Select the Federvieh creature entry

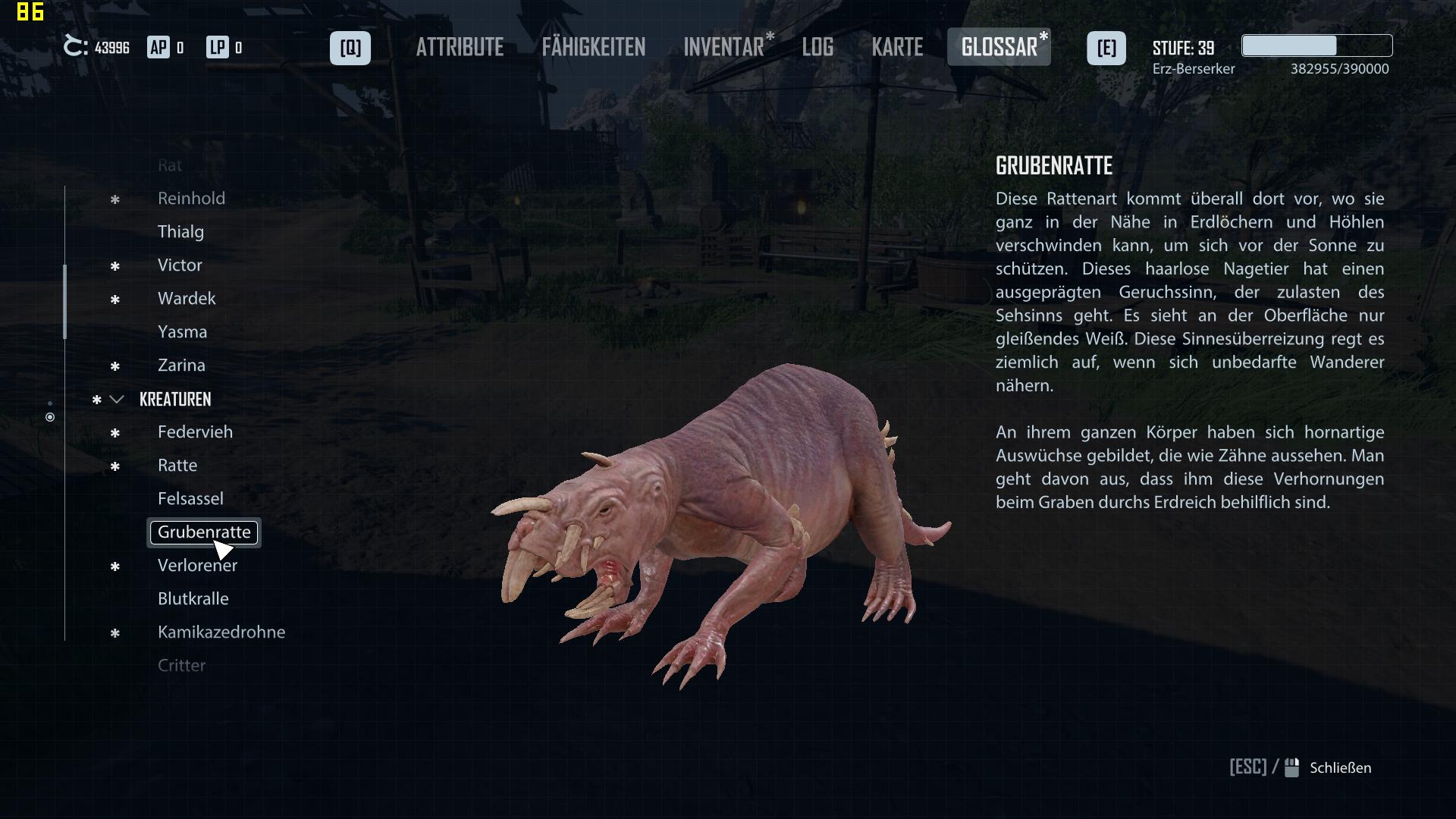pyautogui.click(x=195, y=432)
